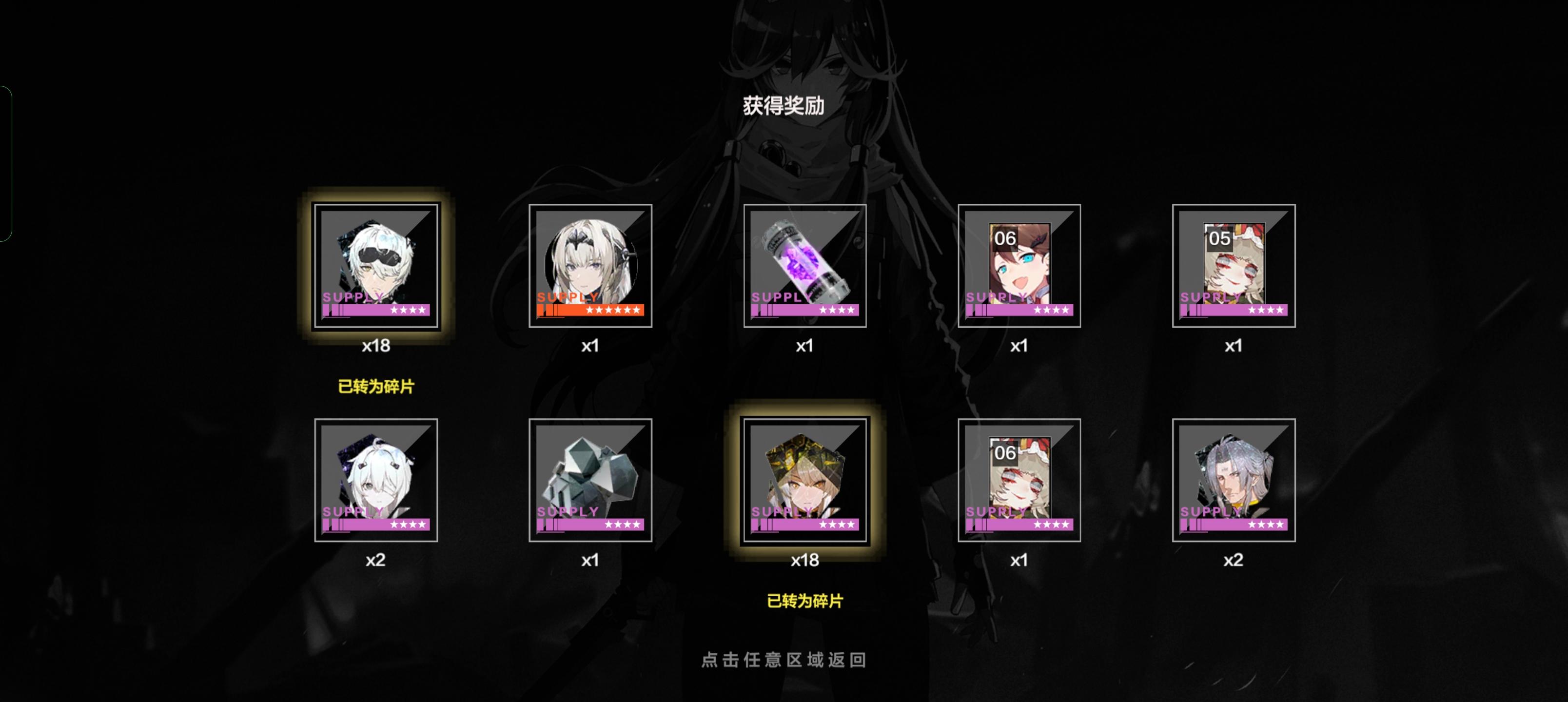The width and height of the screenshot is (1568, 702).
Task: Tap the 点击任意区域返回 text to return
Action: pyautogui.click(x=784, y=660)
